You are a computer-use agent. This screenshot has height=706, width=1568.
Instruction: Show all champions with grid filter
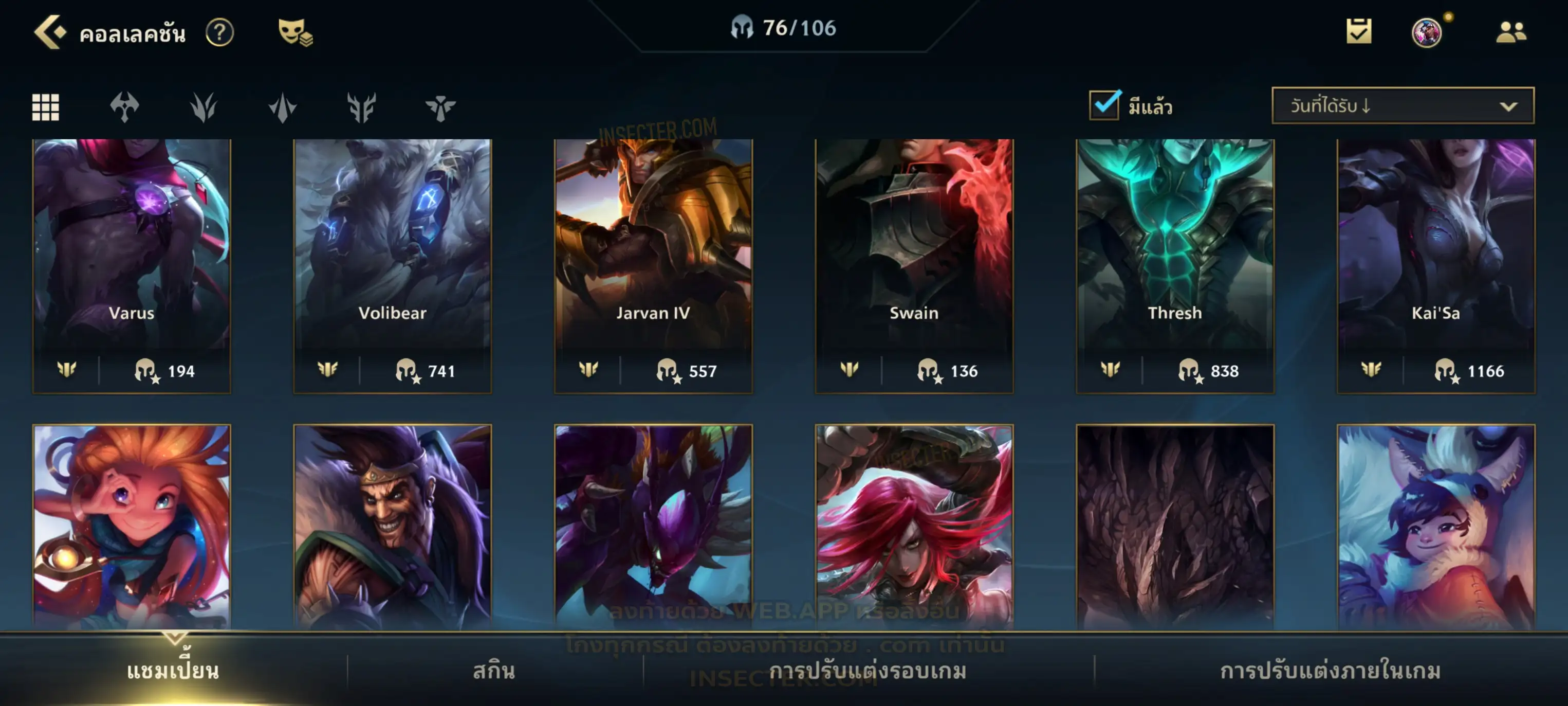[46, 108]
